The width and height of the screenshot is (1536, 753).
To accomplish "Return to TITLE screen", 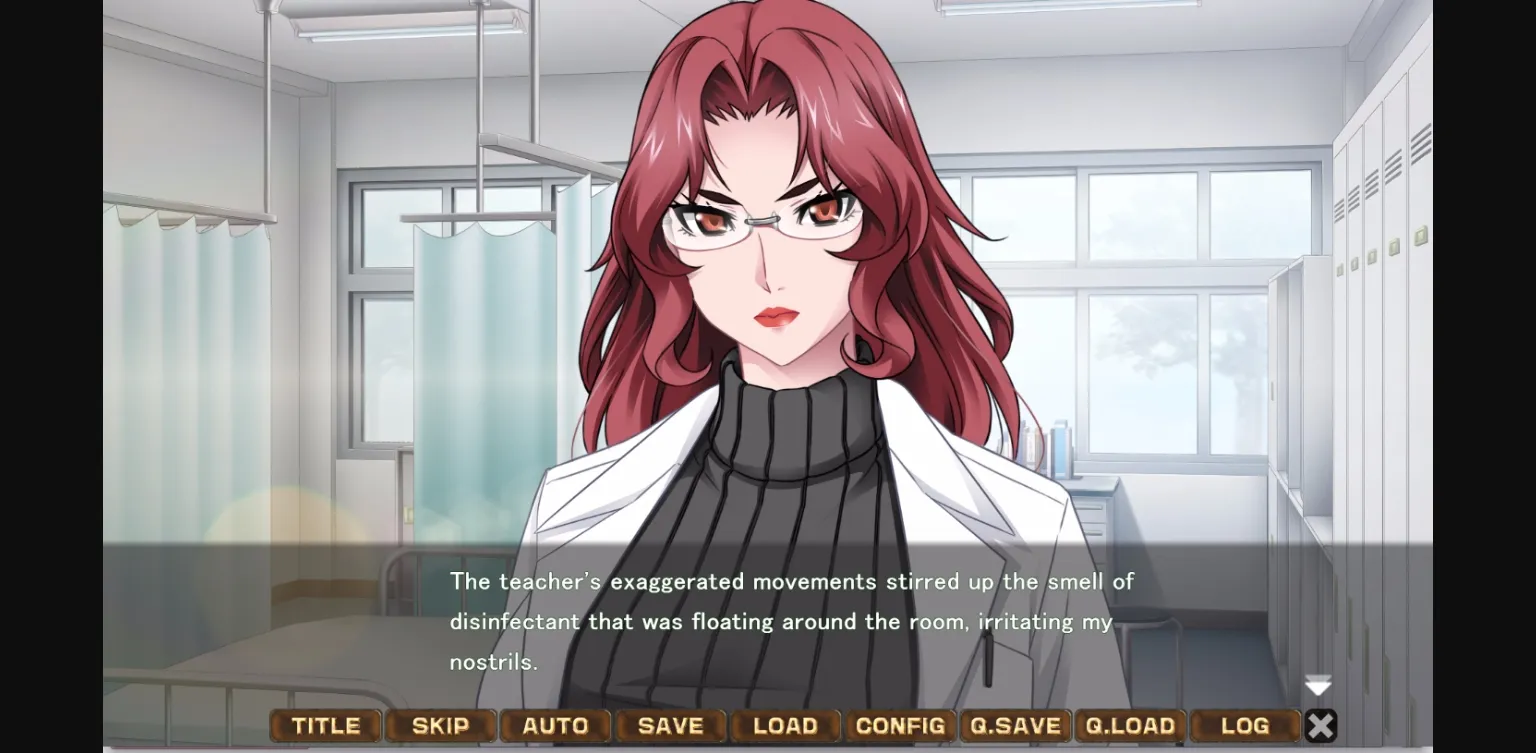I will click(x=325, y=726).
